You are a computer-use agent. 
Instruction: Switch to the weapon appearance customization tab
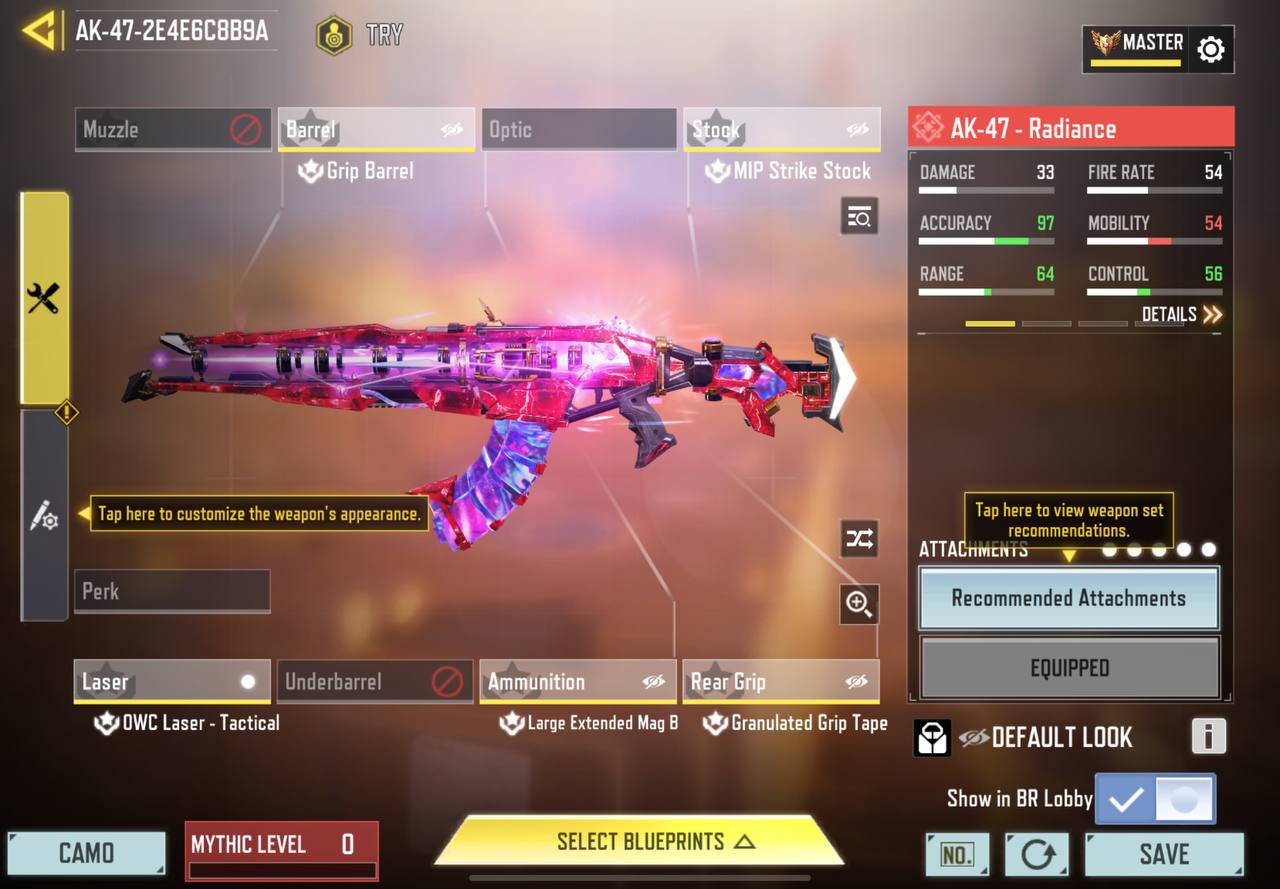[x=44, y=517]
